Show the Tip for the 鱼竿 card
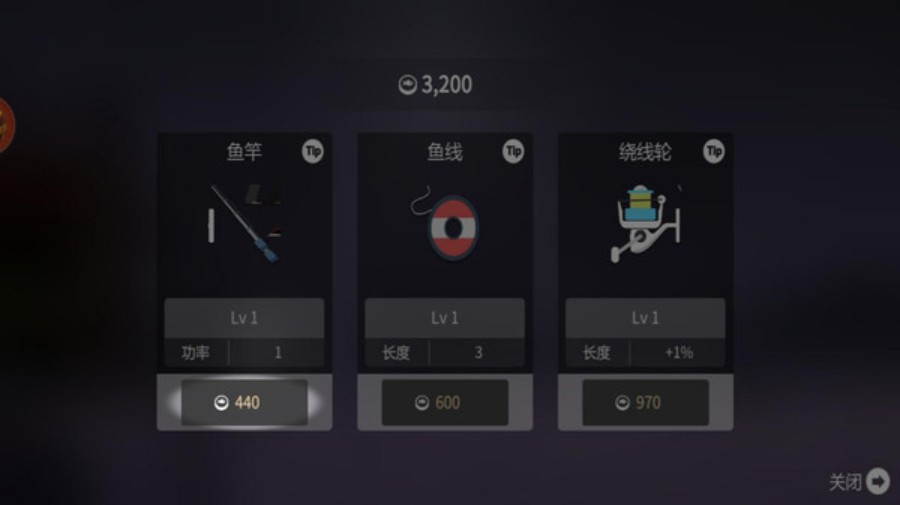Image resolution: width=900 pixels, height=505 pixels. click(x=313, y=151)
